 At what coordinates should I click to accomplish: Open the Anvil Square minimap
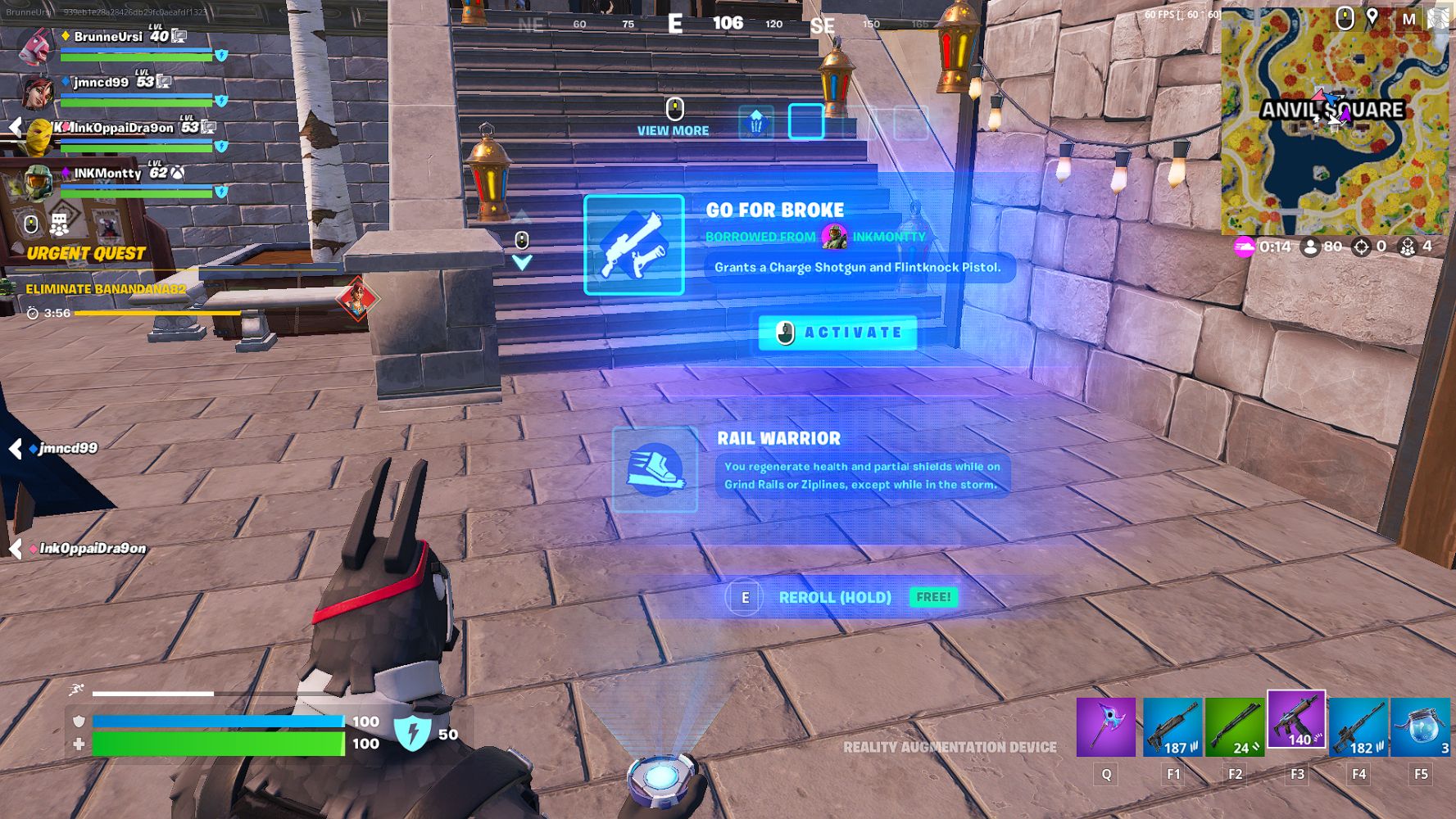click(x=1333, y=121)
